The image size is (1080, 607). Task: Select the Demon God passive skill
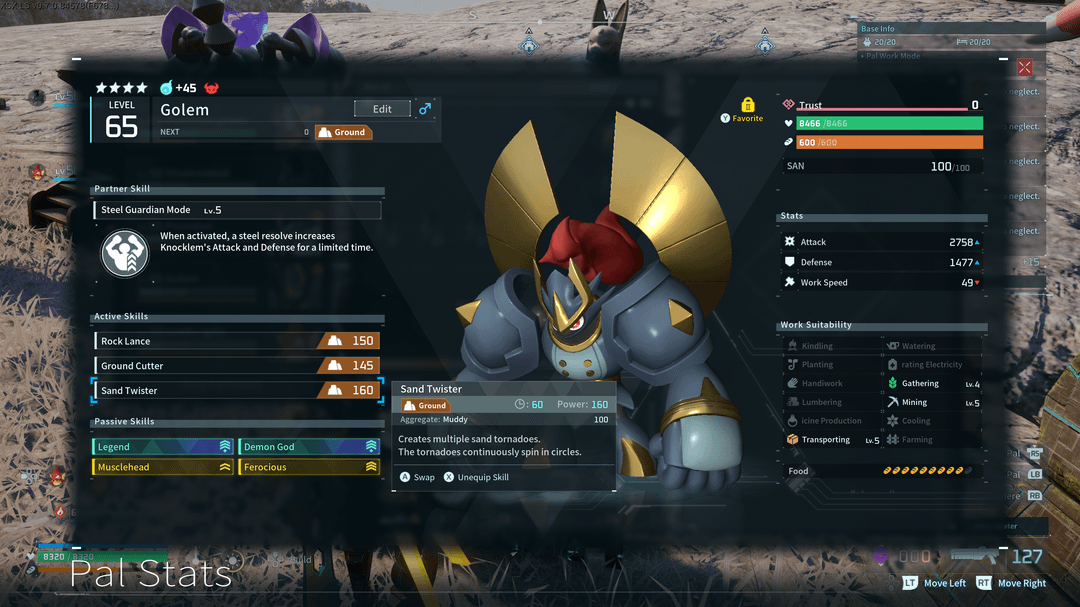309,447
